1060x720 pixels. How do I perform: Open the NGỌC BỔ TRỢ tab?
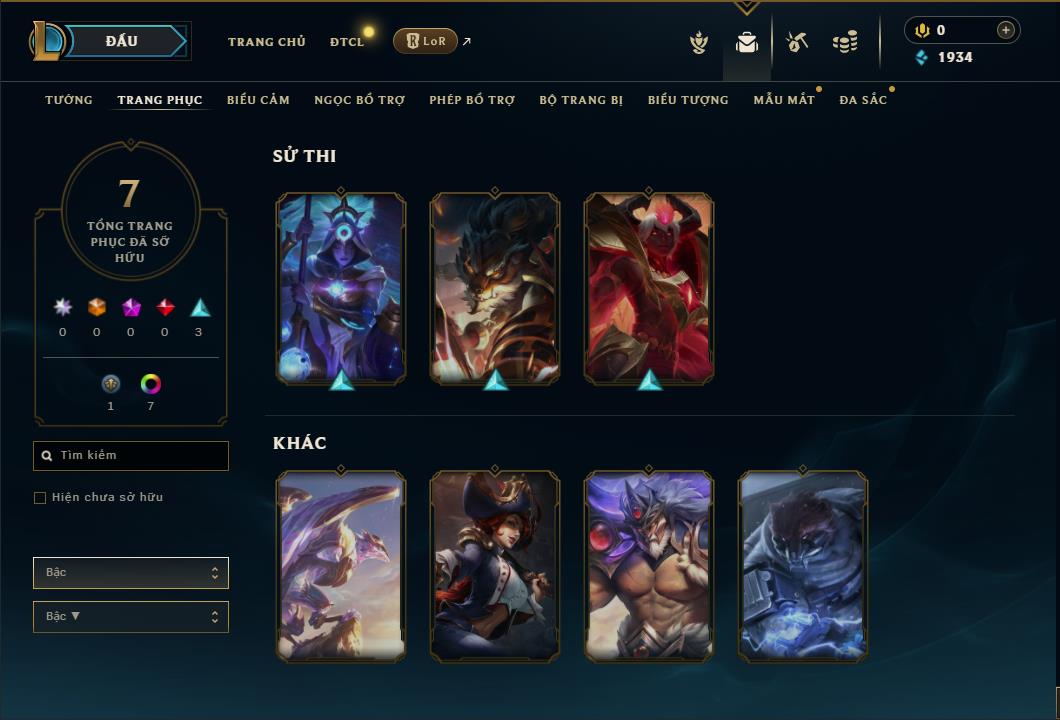tap(359, 100)
